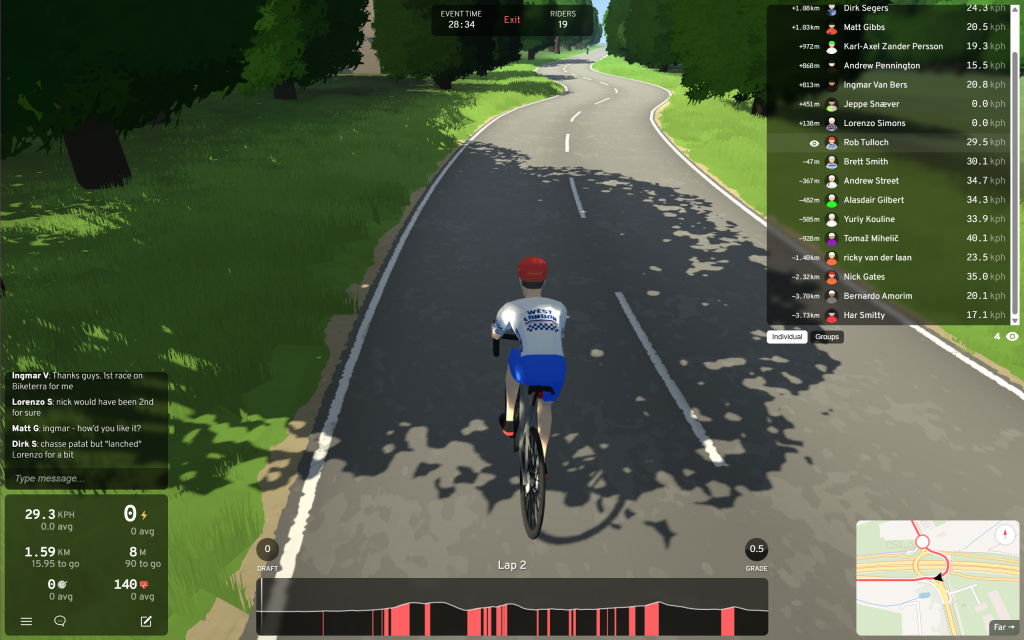The width and height of the screenshot is (1024, 640).
Task: Toggle the chat bubble icon
Action: (60, 621)
